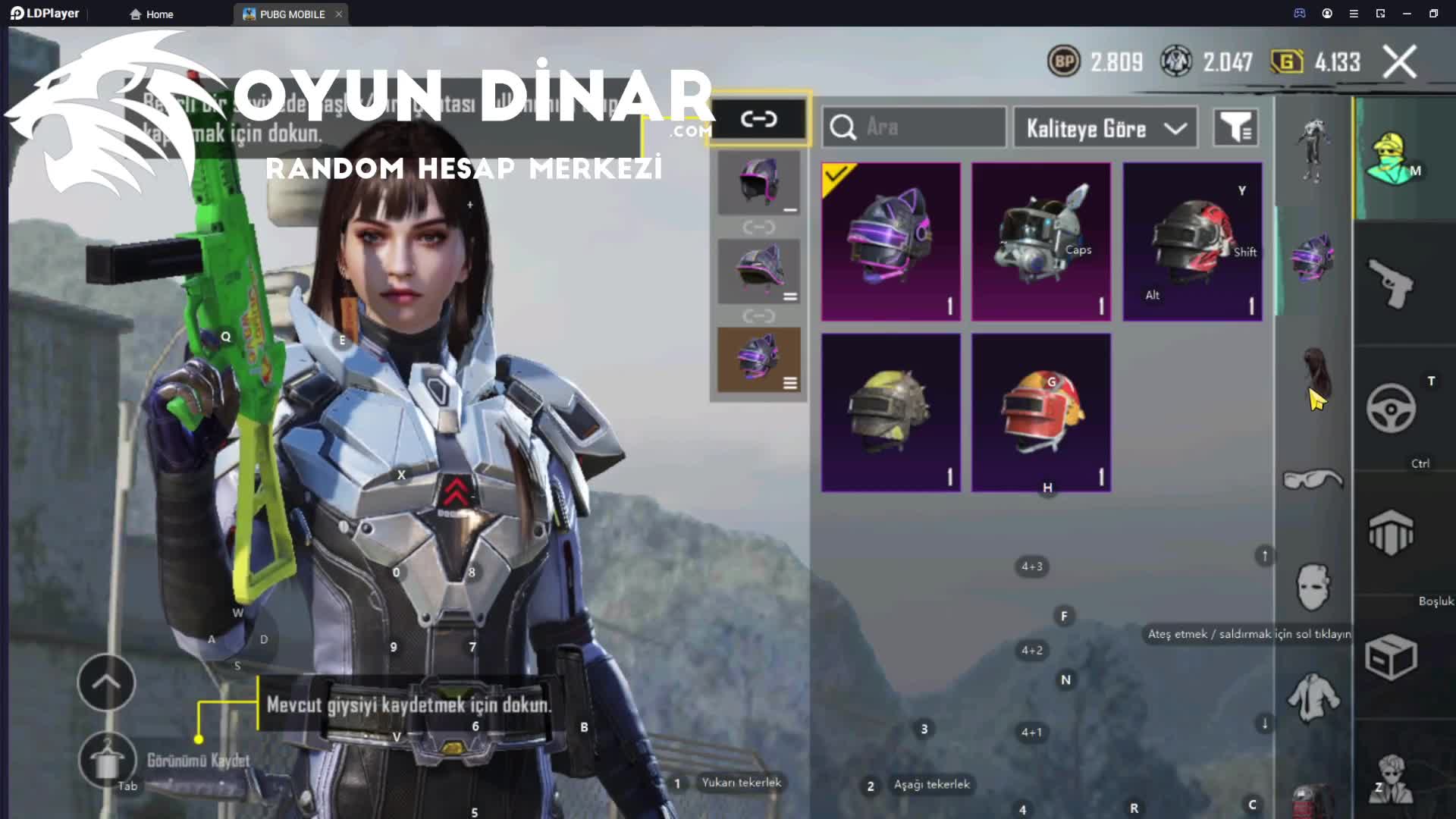
Task: Click the round up-arrow button
Action: [106, 682]
